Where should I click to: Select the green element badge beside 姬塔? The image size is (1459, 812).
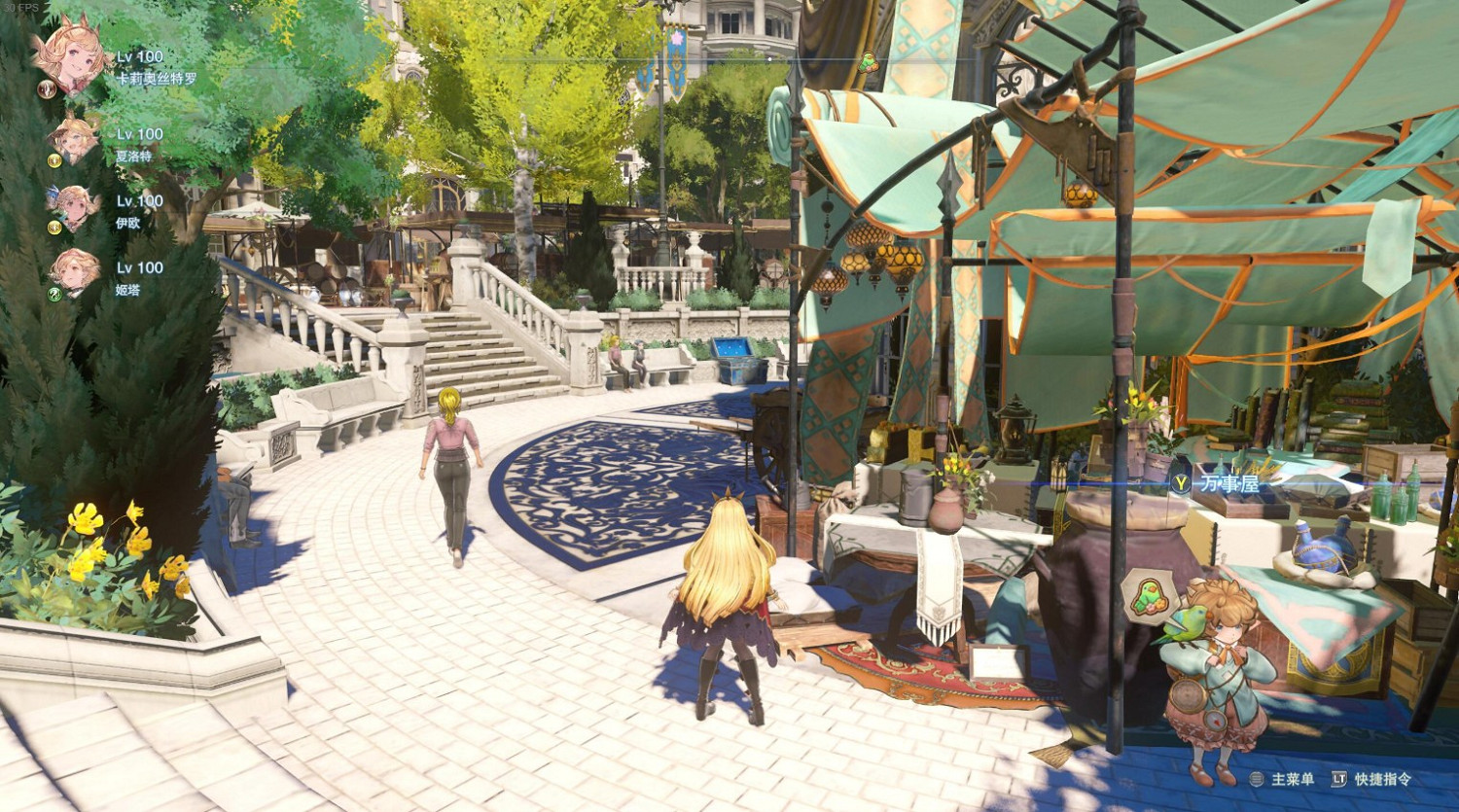click(x=53, y=295)
